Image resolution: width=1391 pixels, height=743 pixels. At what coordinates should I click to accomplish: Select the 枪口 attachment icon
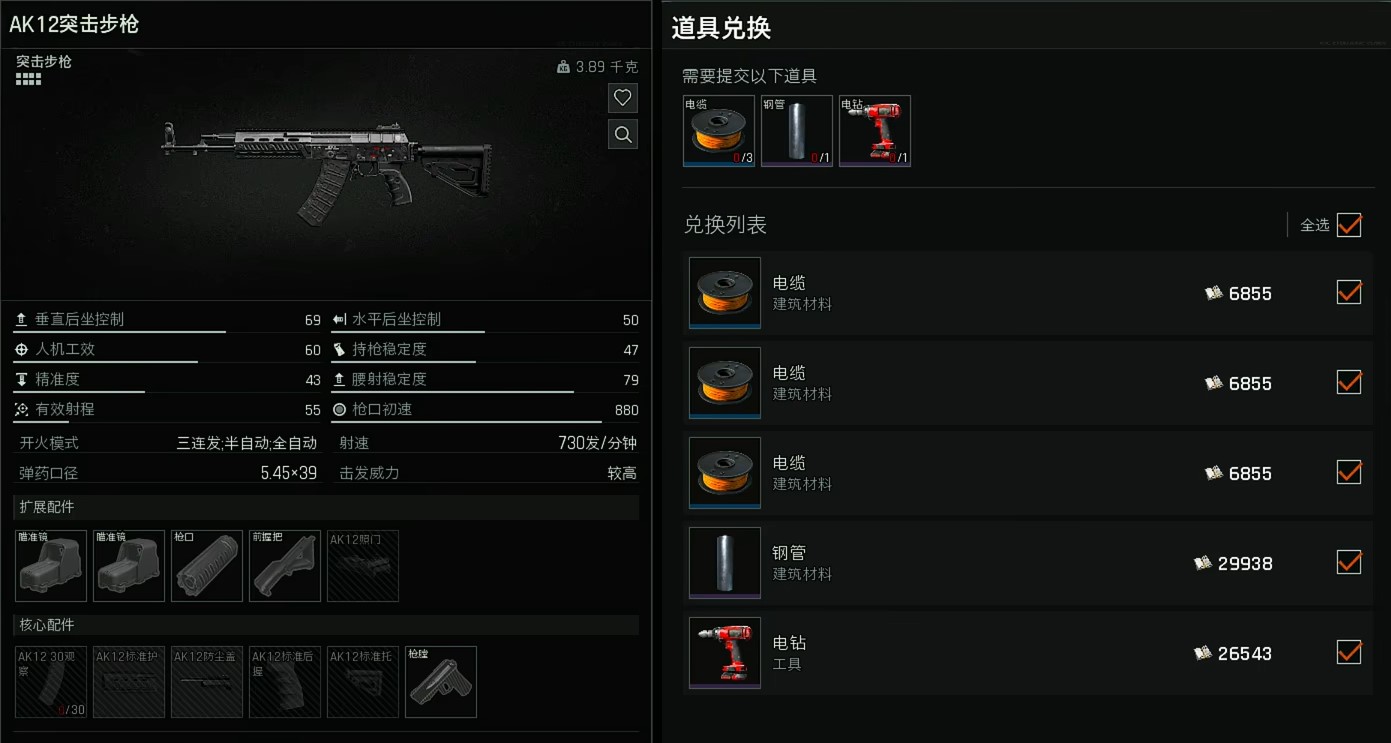(x=206, y=565)
